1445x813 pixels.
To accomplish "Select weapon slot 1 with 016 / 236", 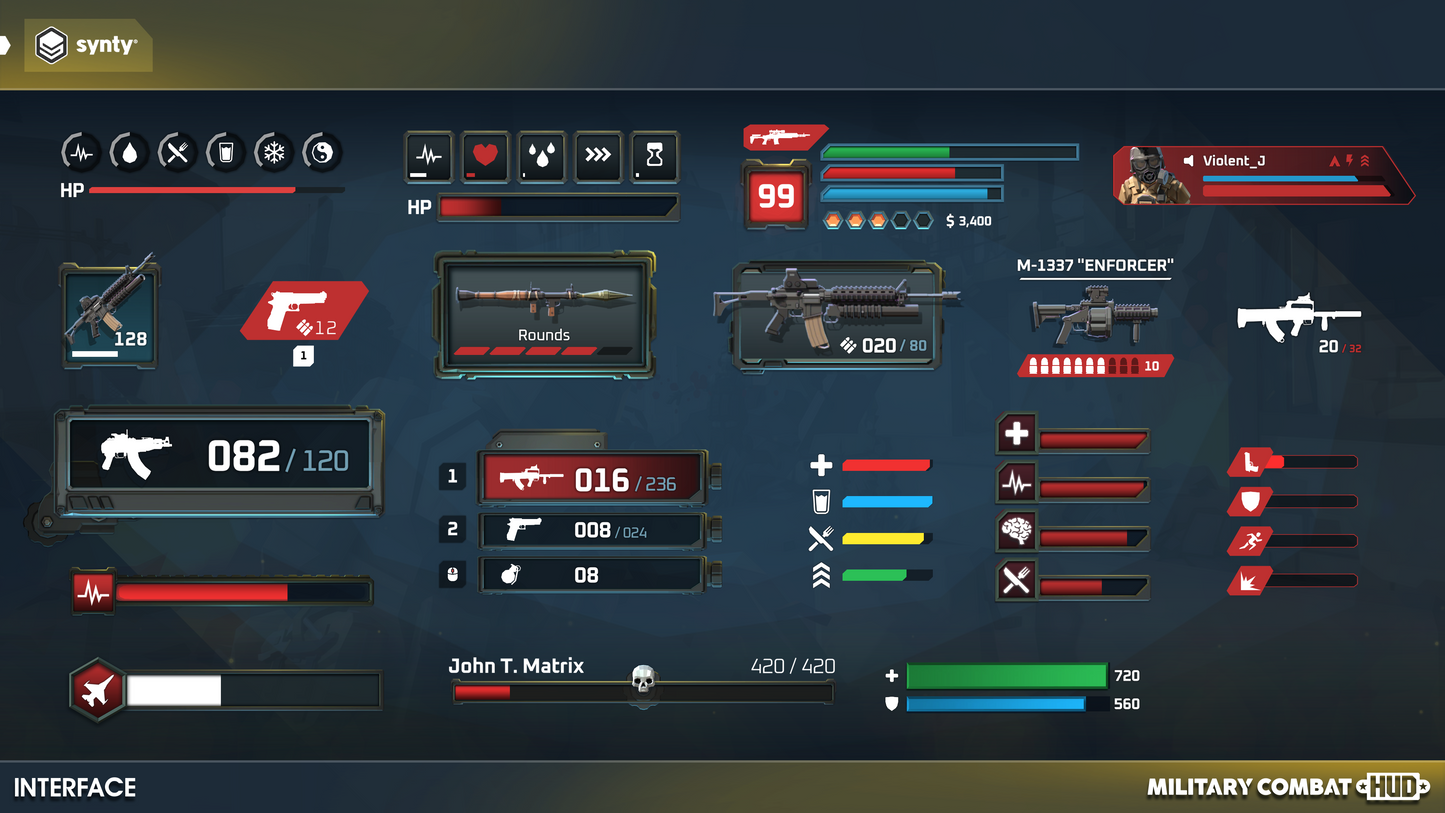I will (594, 478).
